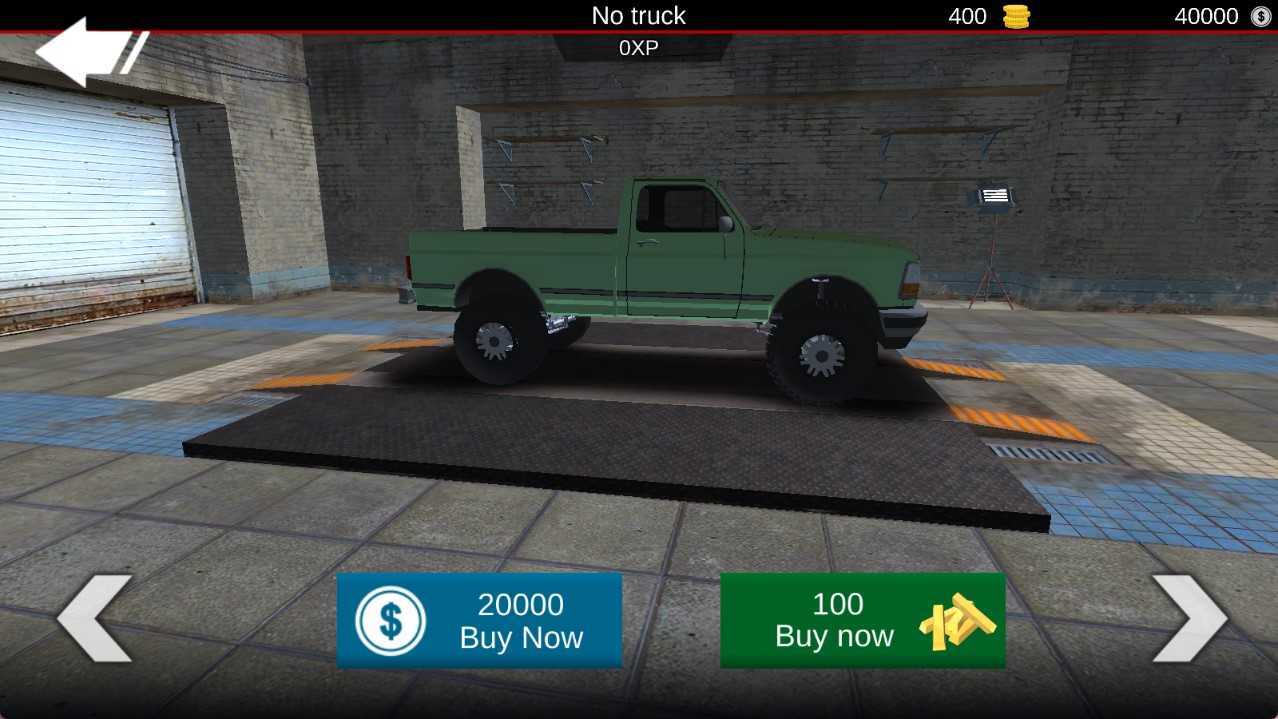1278x719 pixels.
Task: Tap the gold coins stack icon
Action: tap(1016, 16)
